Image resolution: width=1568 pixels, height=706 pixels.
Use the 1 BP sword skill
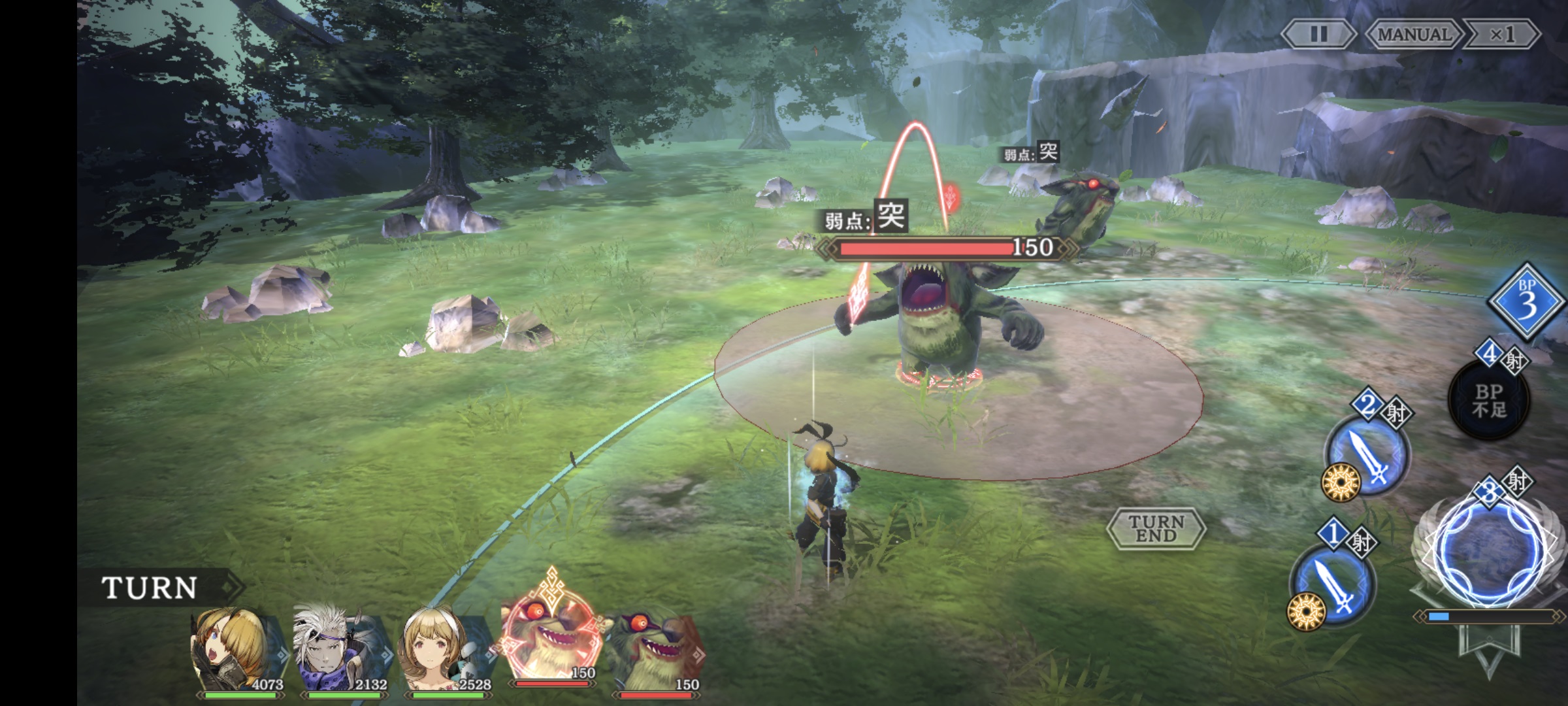pyautogui.click(x=1333, y=586)
